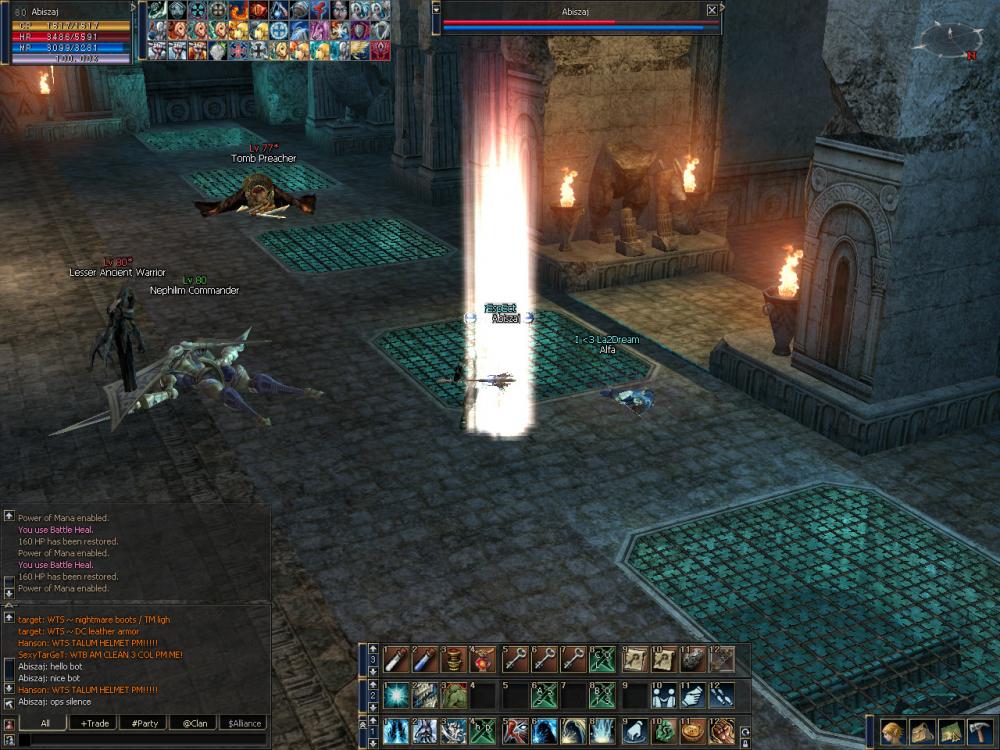
Task: Use the blue mana potion hotbar slot
Action: (424, 659)
